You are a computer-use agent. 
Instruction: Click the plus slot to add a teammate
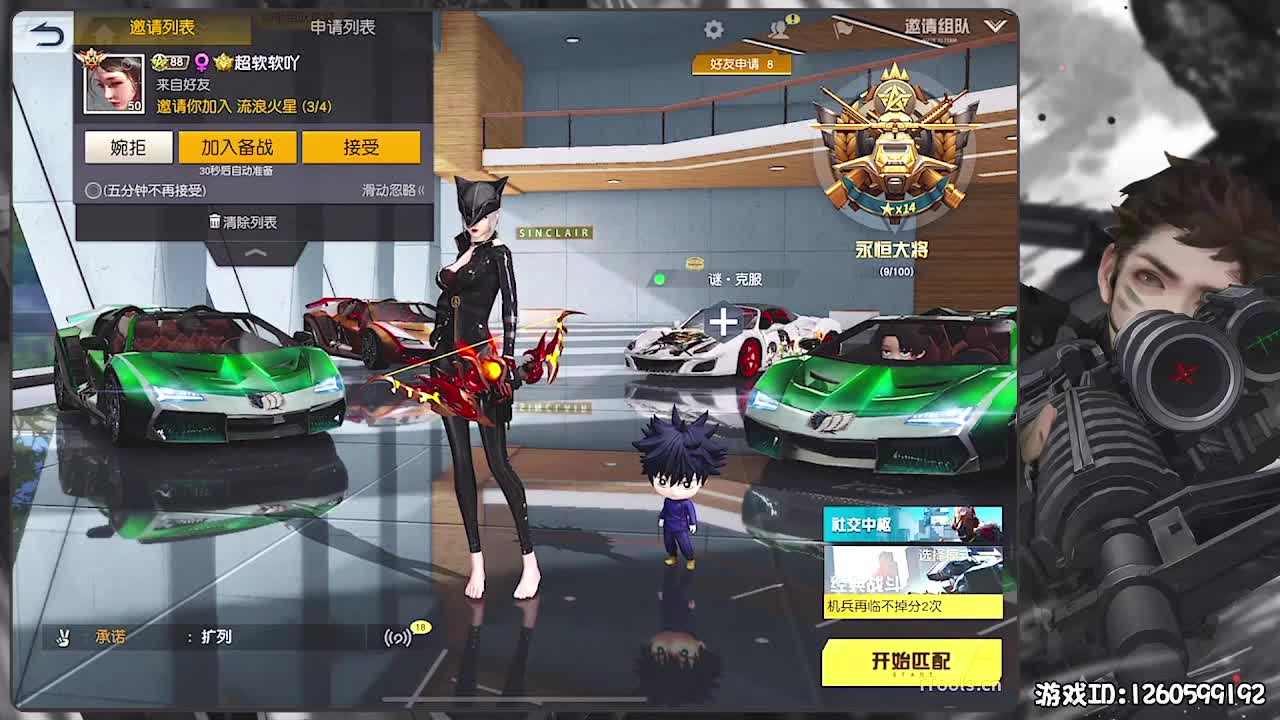(x=722, y=323)
